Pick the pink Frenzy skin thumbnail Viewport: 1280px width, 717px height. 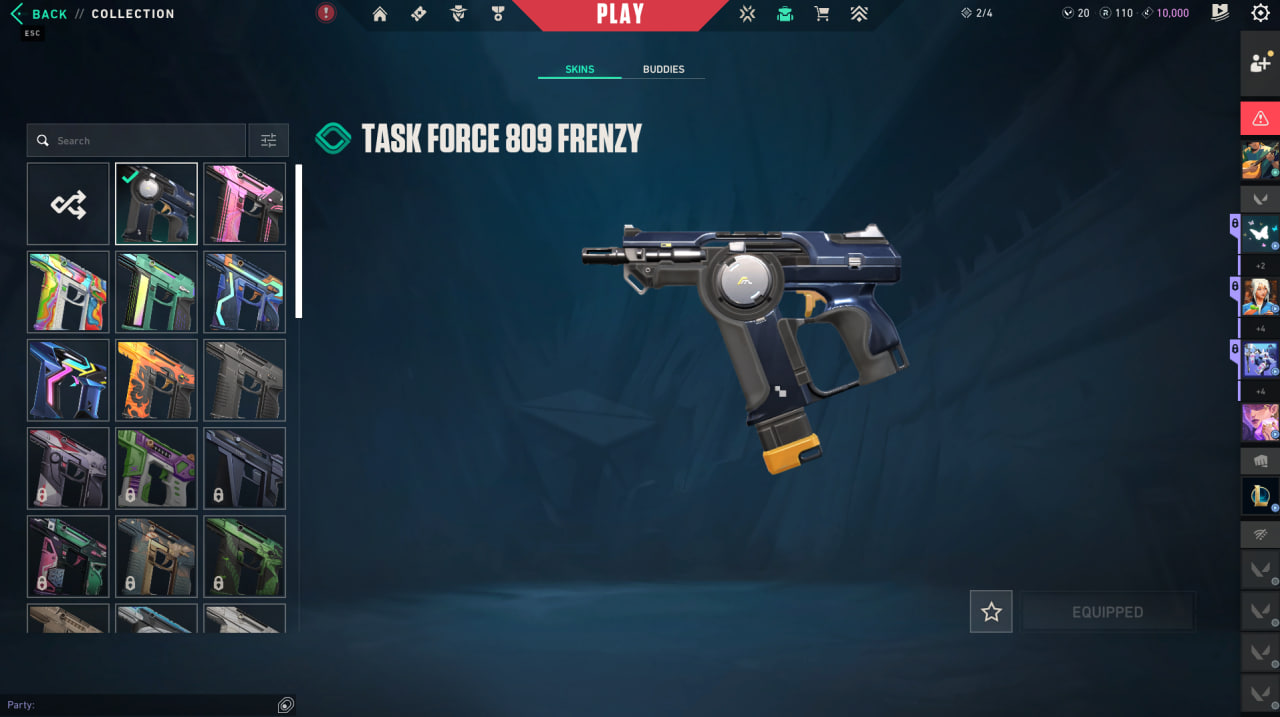point(244,204)
